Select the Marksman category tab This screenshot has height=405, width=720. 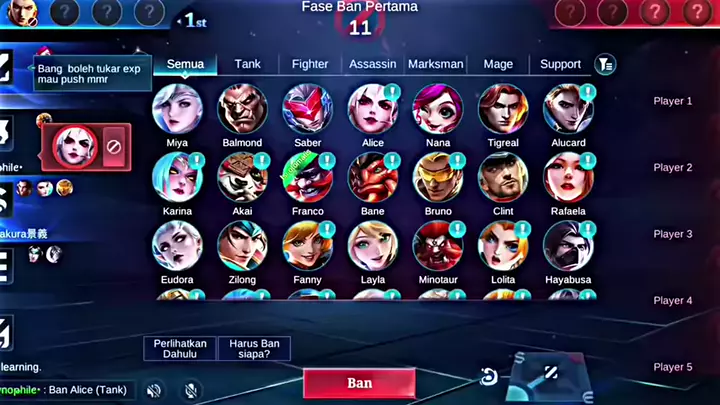[x=436, y=64]
